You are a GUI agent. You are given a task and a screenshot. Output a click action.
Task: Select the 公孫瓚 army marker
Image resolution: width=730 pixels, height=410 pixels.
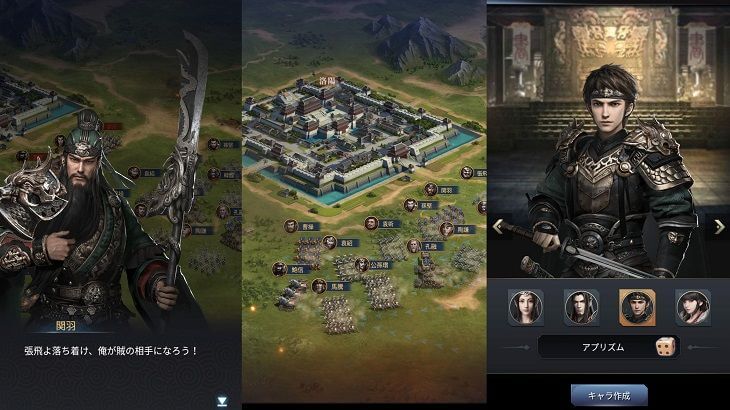point(371,265)
